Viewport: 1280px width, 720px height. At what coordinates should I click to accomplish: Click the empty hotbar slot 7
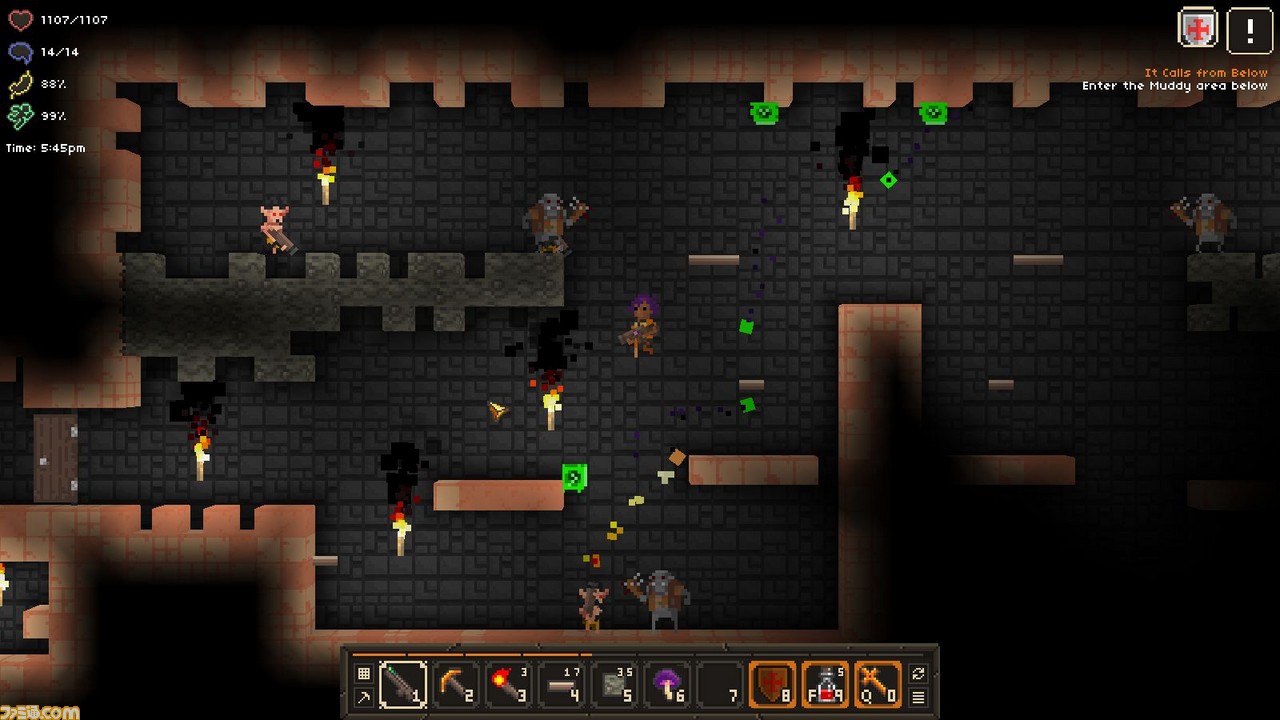click(x=721, y=684)
